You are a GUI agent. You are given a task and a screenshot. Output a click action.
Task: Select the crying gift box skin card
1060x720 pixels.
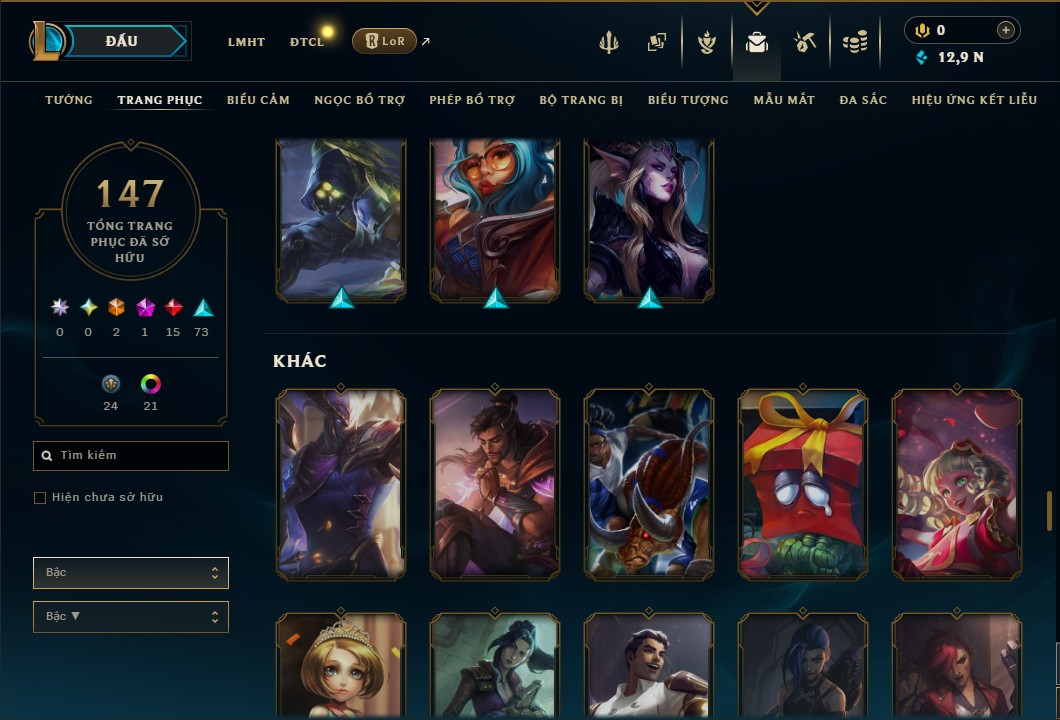coord(803,484)
